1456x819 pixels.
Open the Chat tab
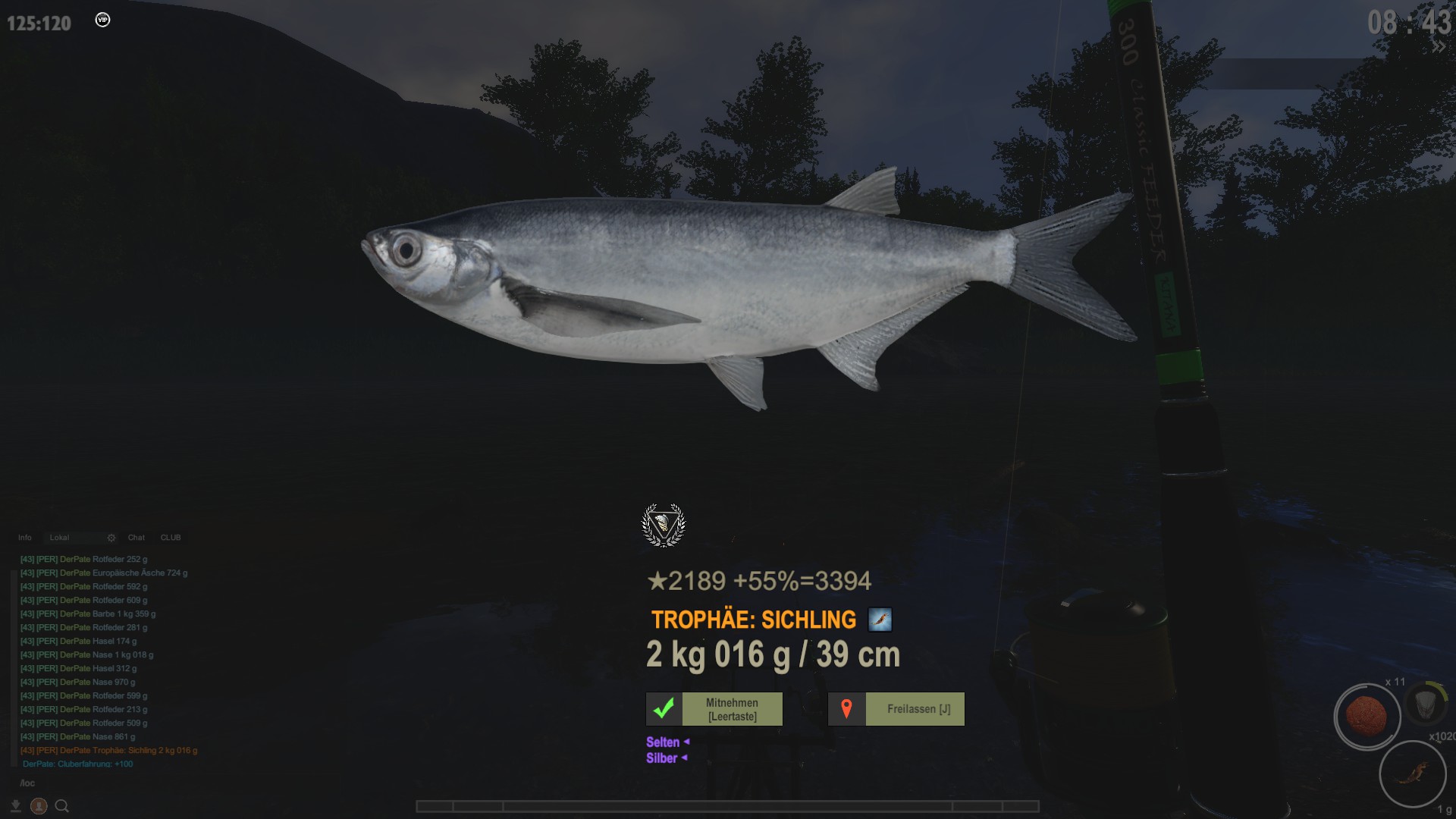pos(136,538)
